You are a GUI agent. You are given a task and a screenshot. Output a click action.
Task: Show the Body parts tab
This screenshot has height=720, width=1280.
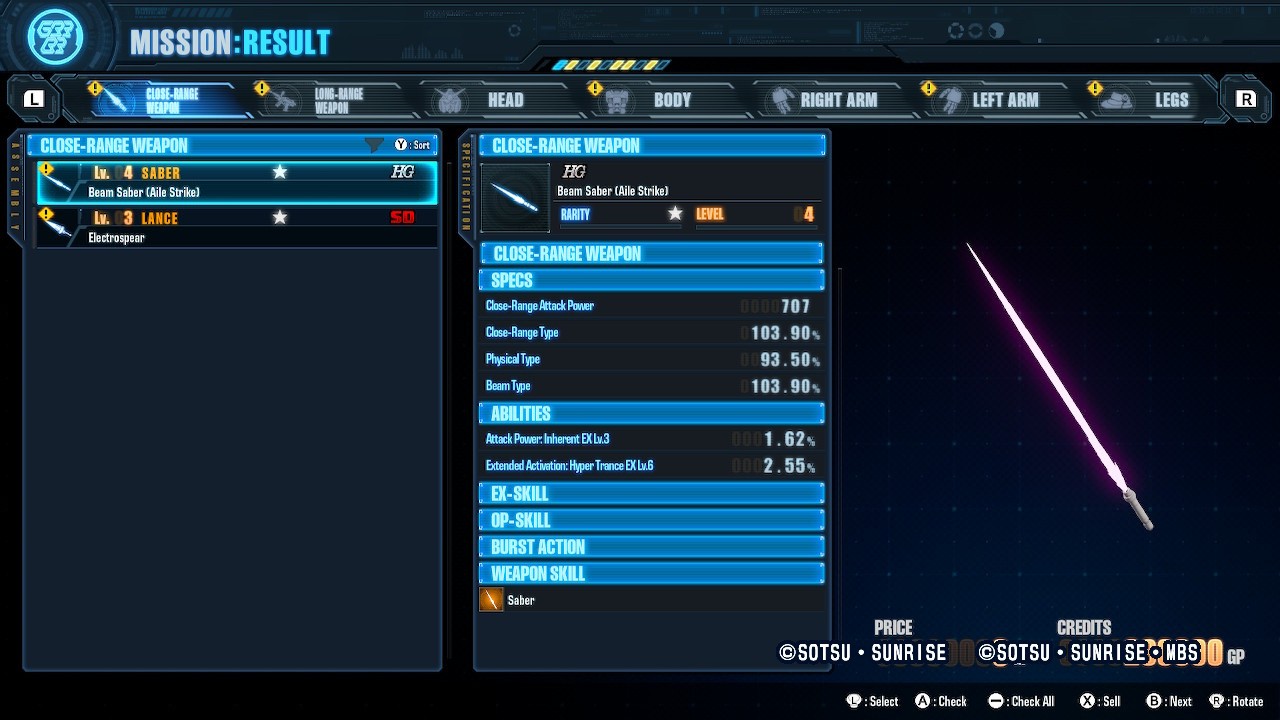658,100
